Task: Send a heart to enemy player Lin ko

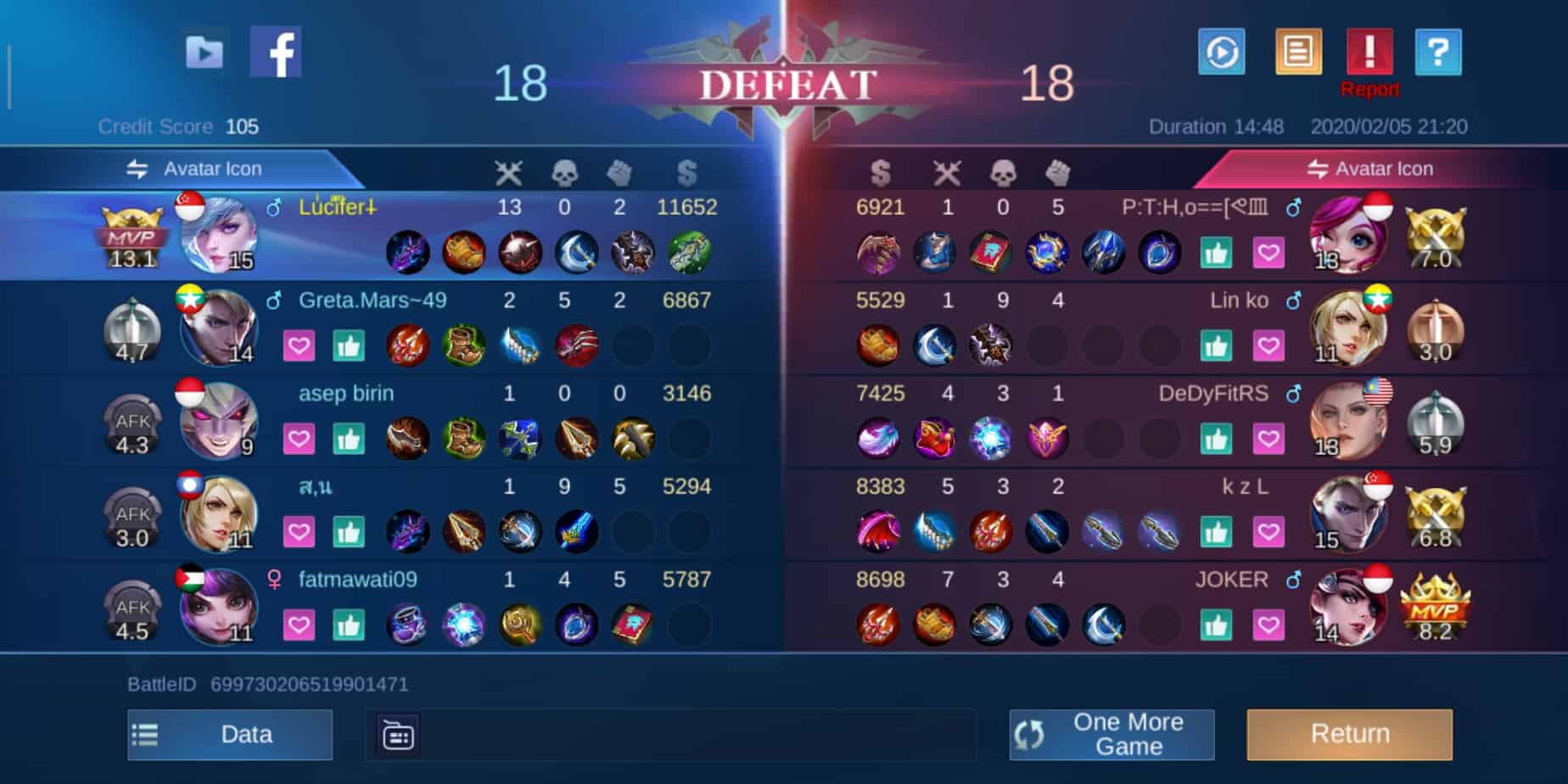Action: [x=1268, y=346]
